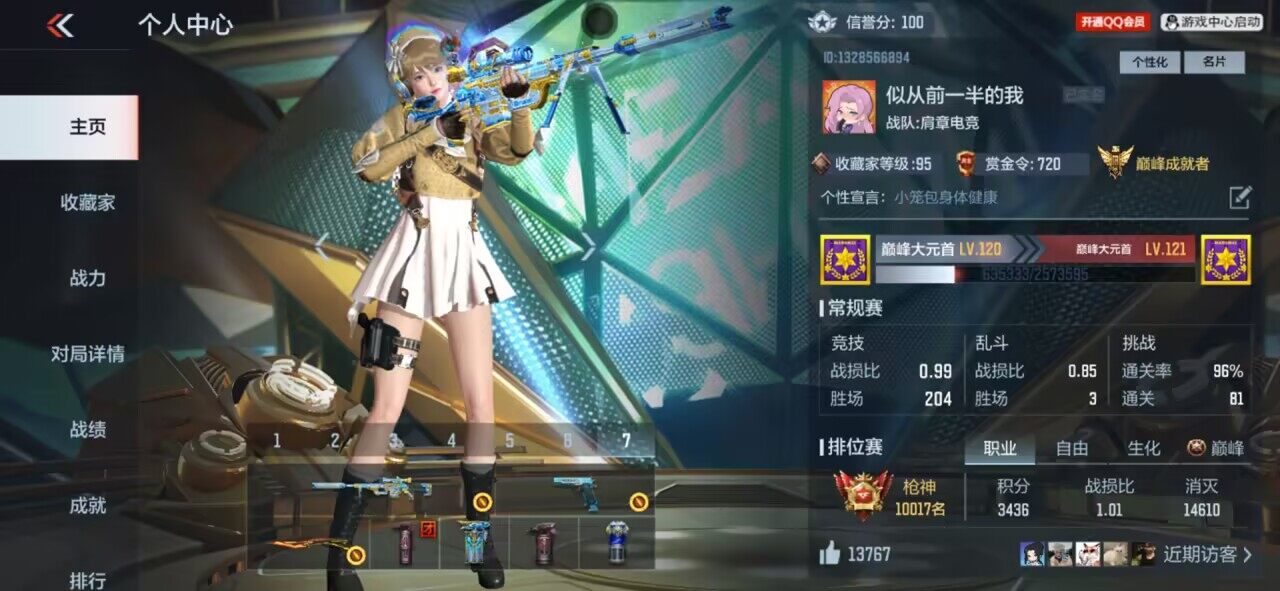Give a like with the thumbs-up icon
This screenshot has height=591, width=1280.
[830, 554]
